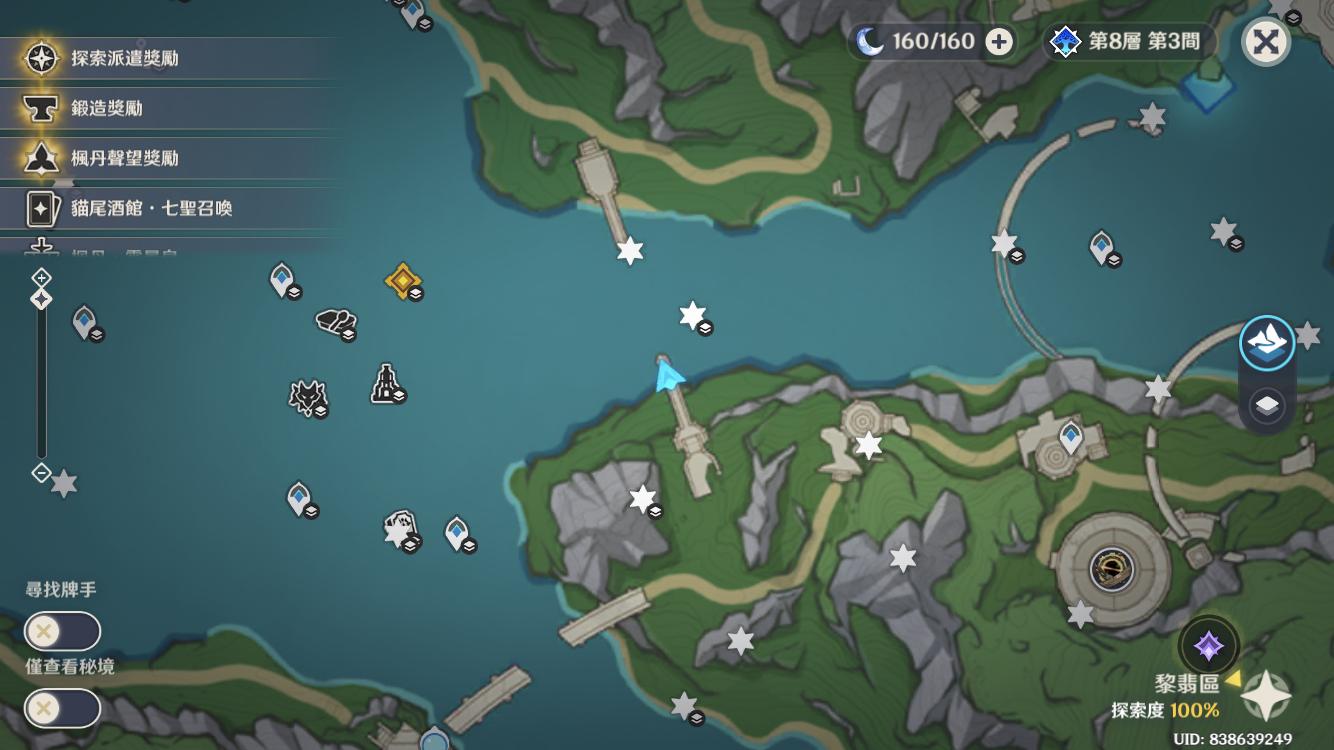Switch to the surface map layer button

pos(1267,343)
